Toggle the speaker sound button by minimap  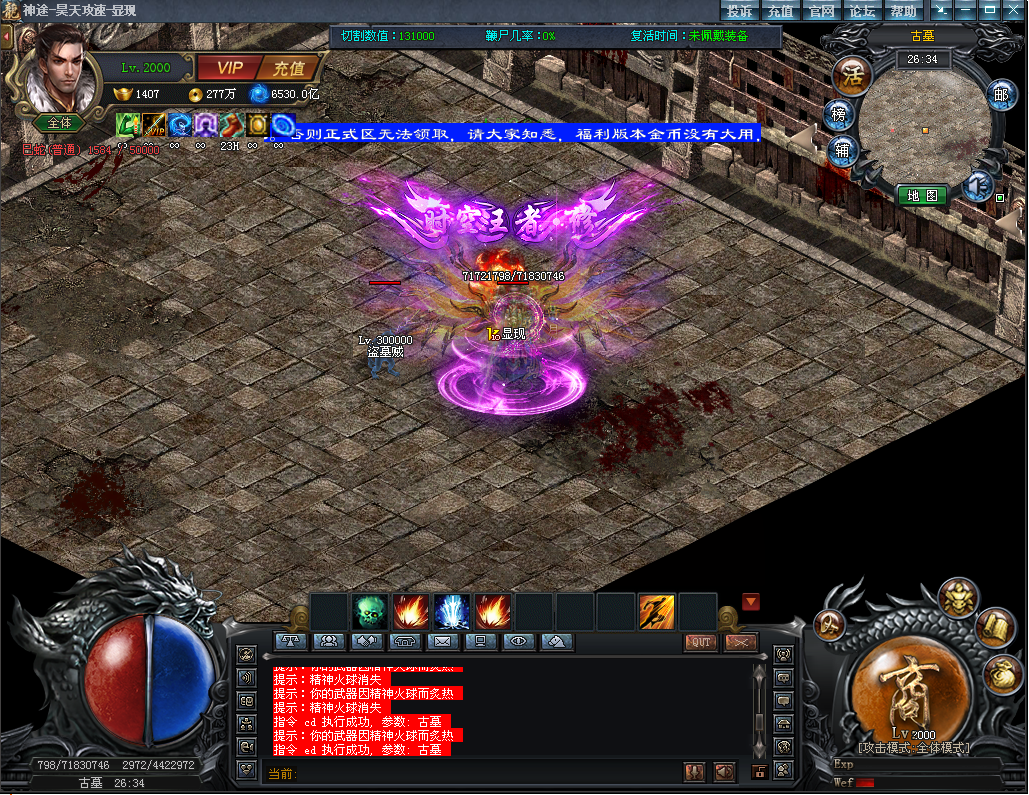point(977,185)
